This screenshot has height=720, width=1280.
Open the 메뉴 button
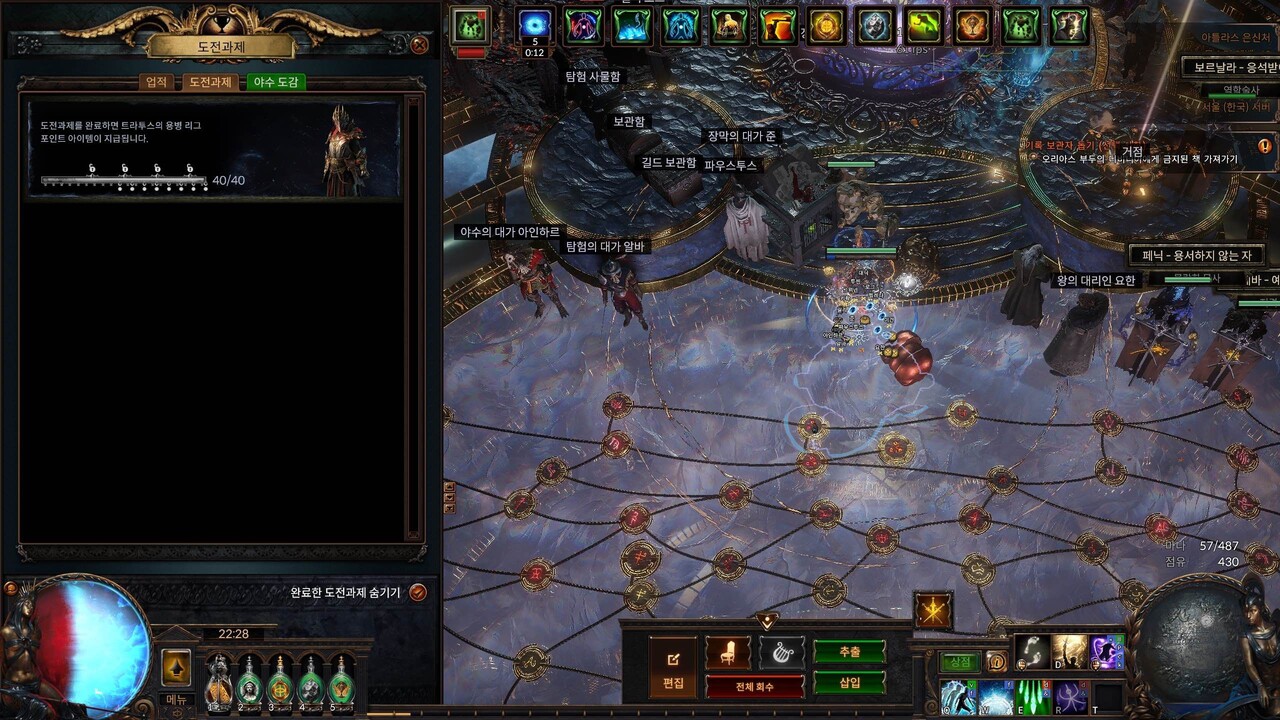tap(176, 699)
